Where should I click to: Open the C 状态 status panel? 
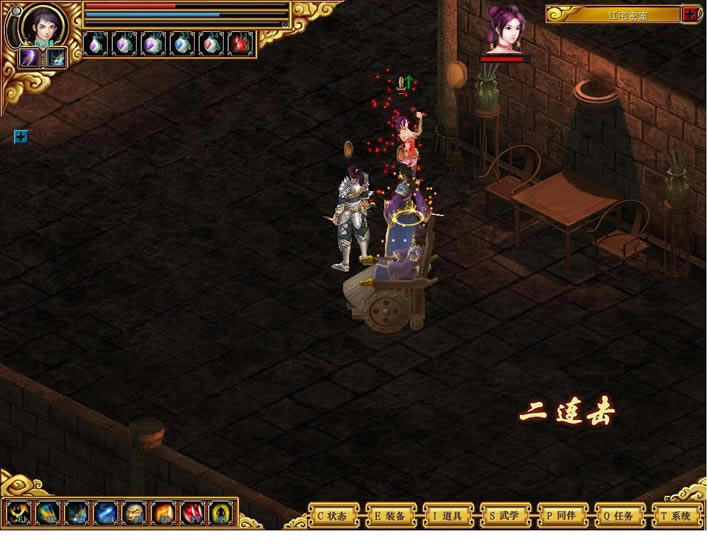point(332,516)
